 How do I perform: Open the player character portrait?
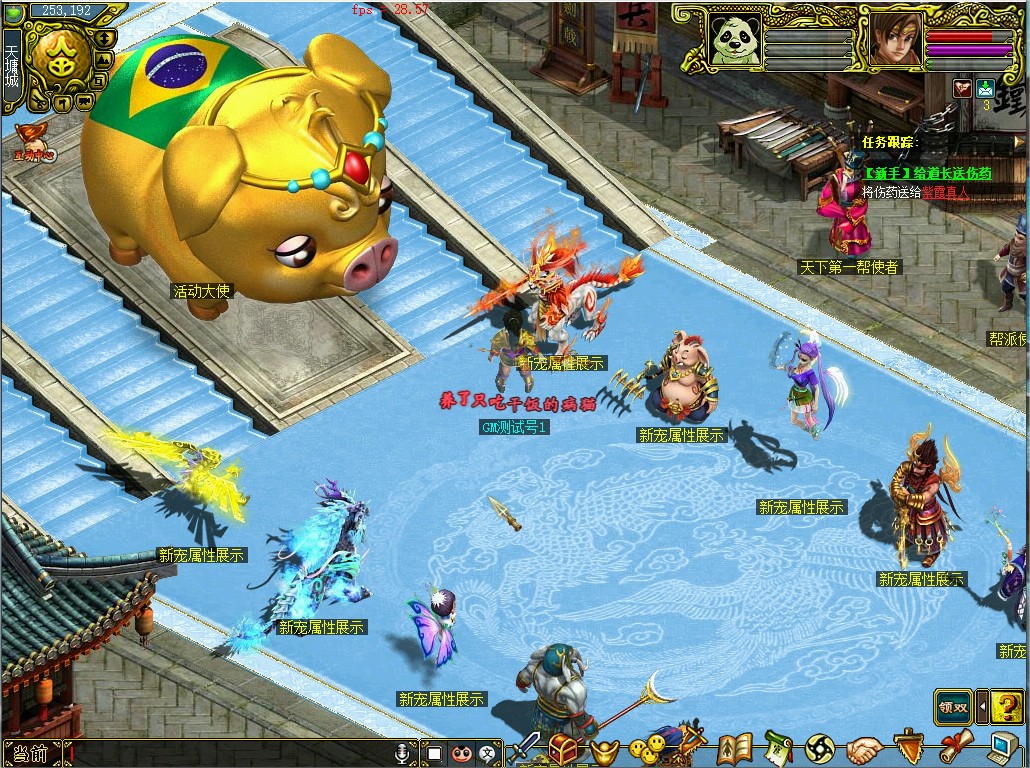click(x=894, y=39)
